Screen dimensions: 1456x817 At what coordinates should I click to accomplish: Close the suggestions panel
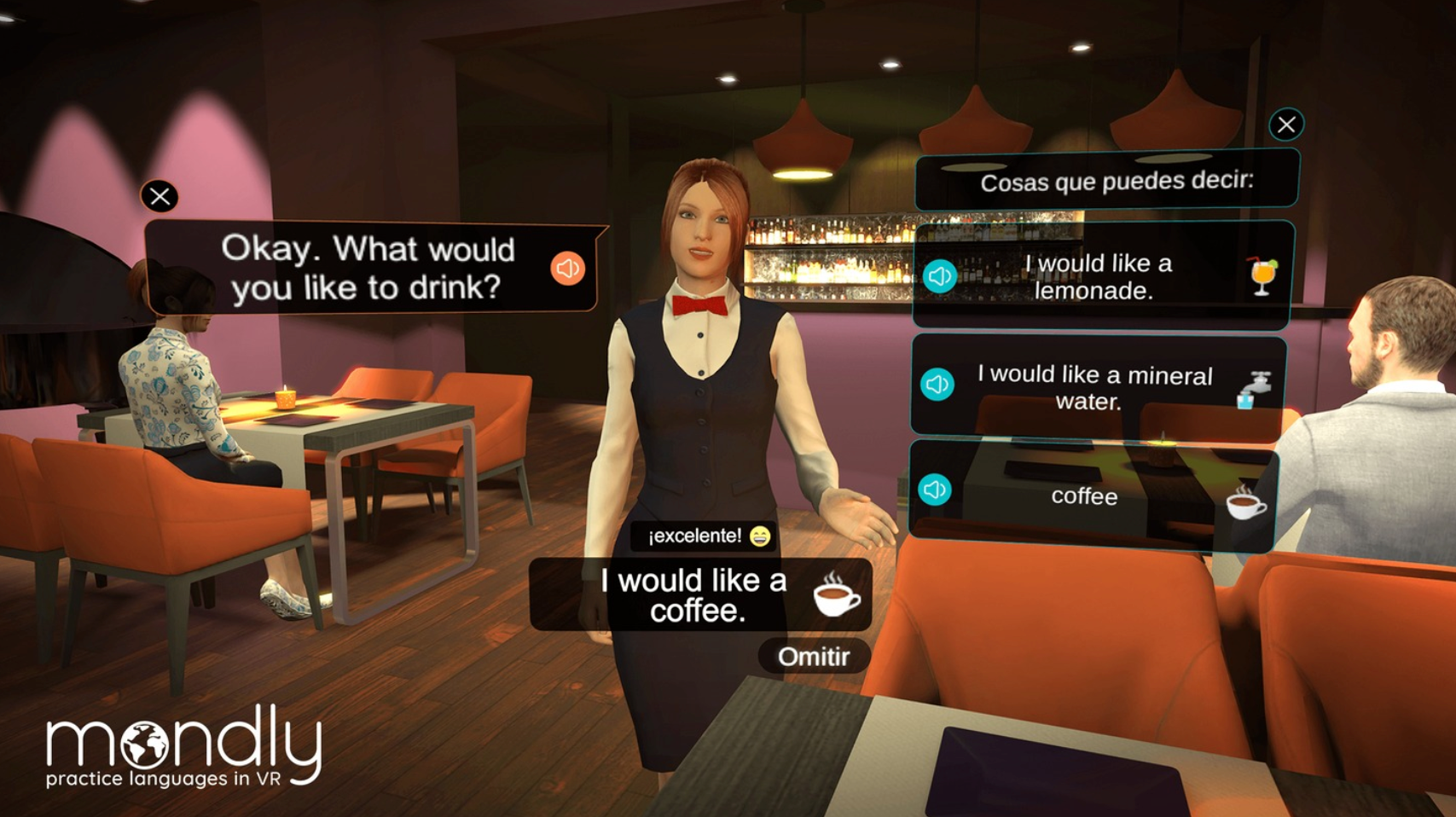1286,123
